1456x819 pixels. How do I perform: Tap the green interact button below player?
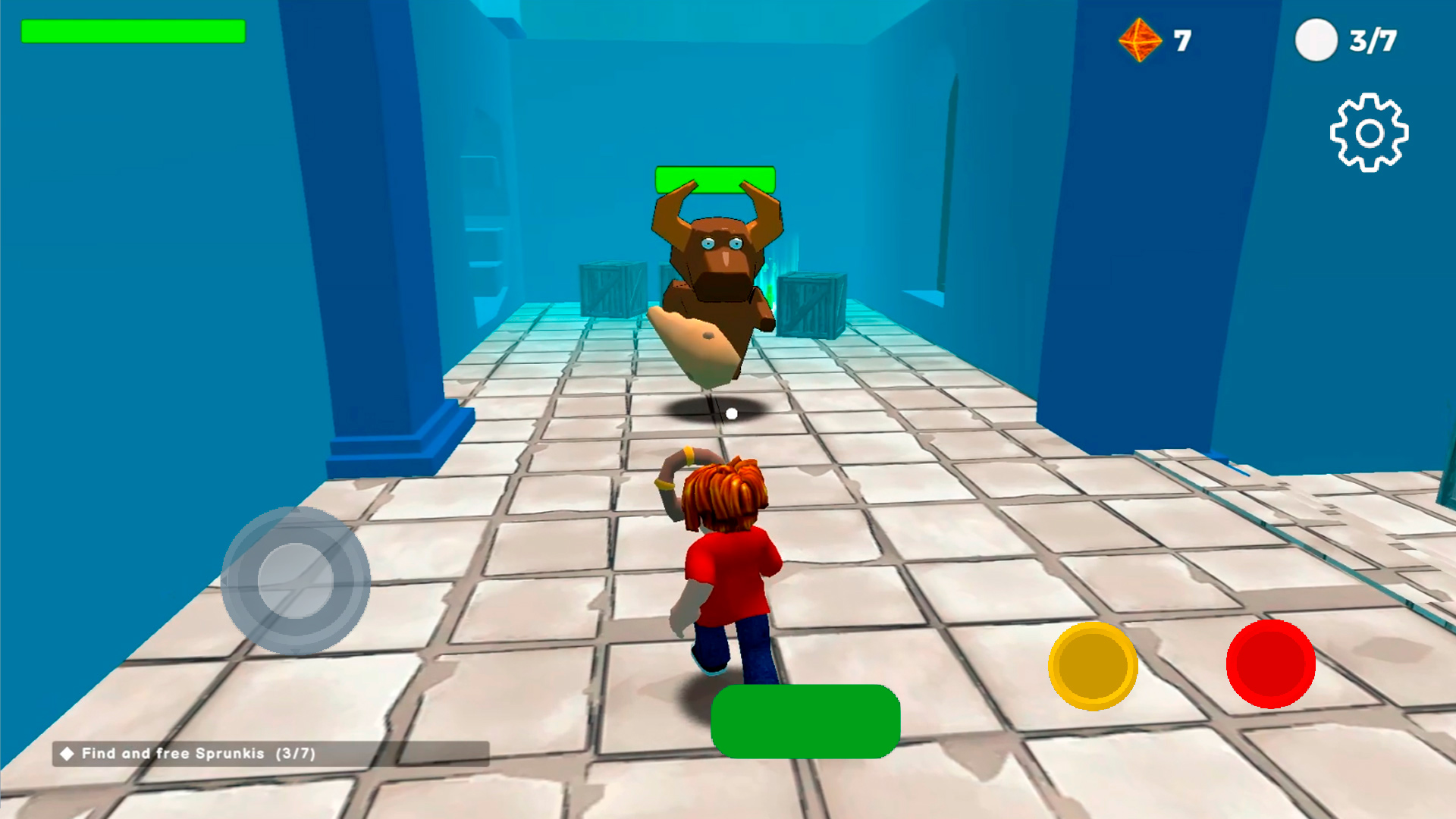click(808, 722)
